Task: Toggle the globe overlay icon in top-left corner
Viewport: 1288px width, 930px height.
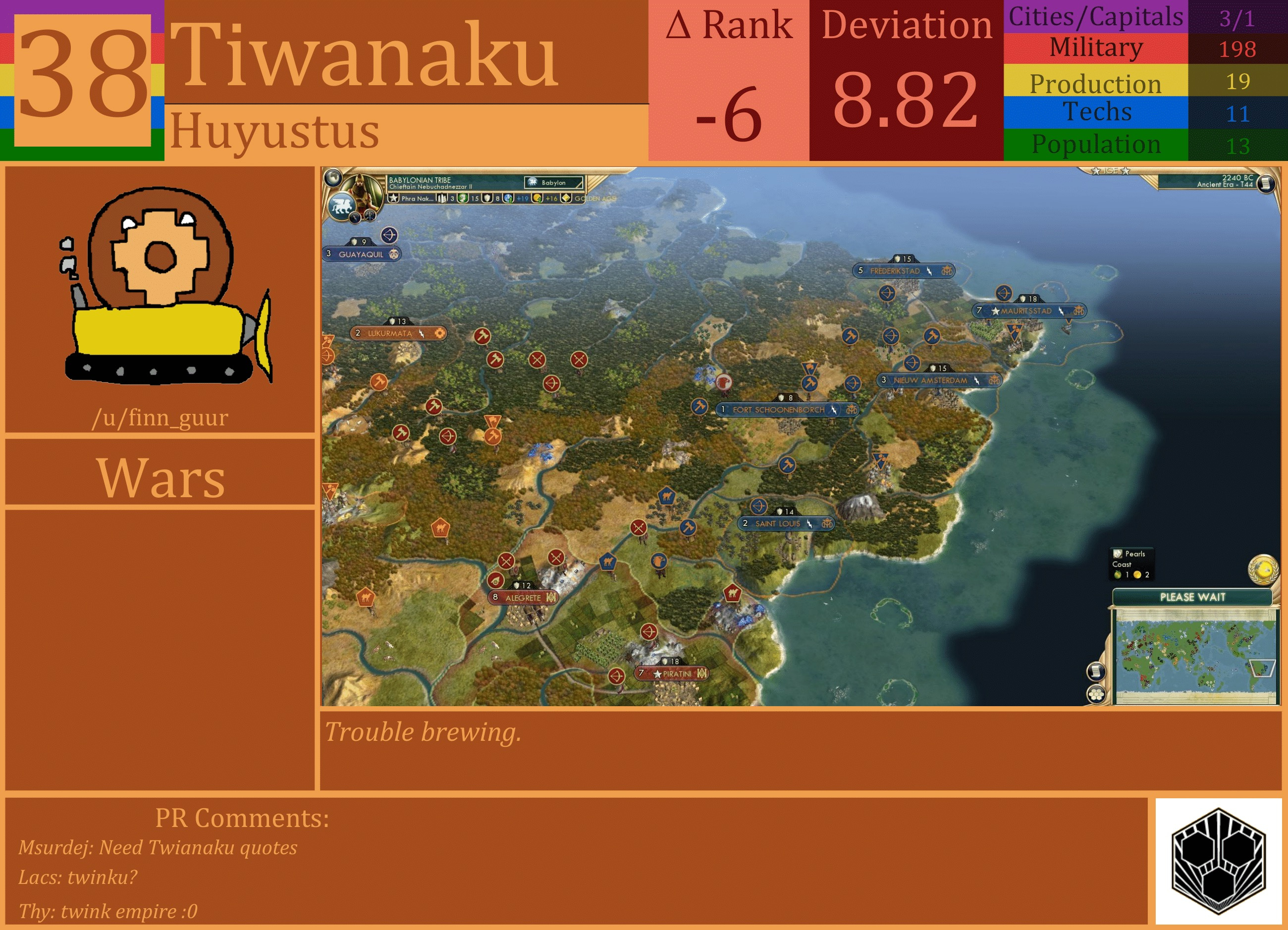Action: tap(334, 177)
